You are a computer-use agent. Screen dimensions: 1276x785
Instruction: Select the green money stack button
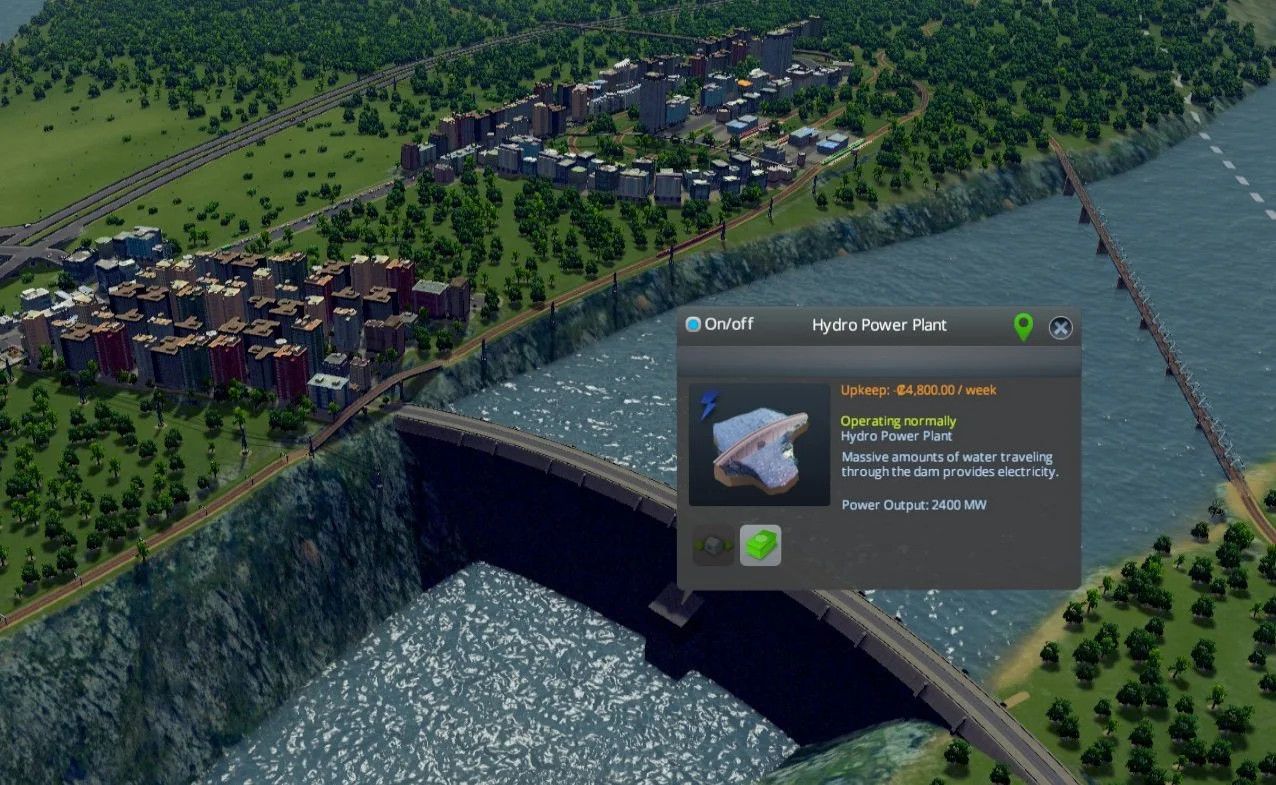click(x=760, y=546)
